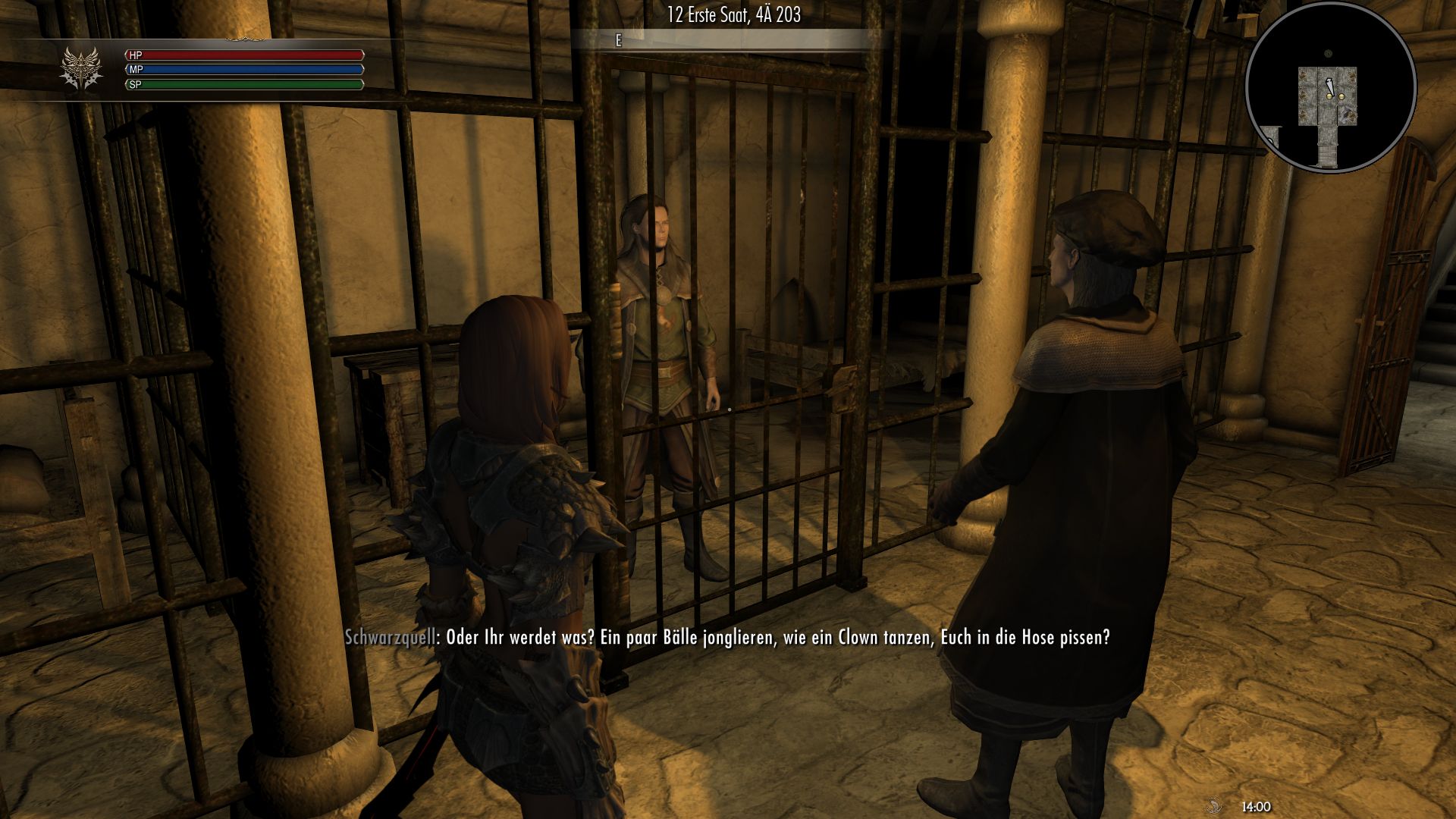Screen dimensions: 1456x819
Task: Click the winged faction emblem icon
Action: [80, 65]
